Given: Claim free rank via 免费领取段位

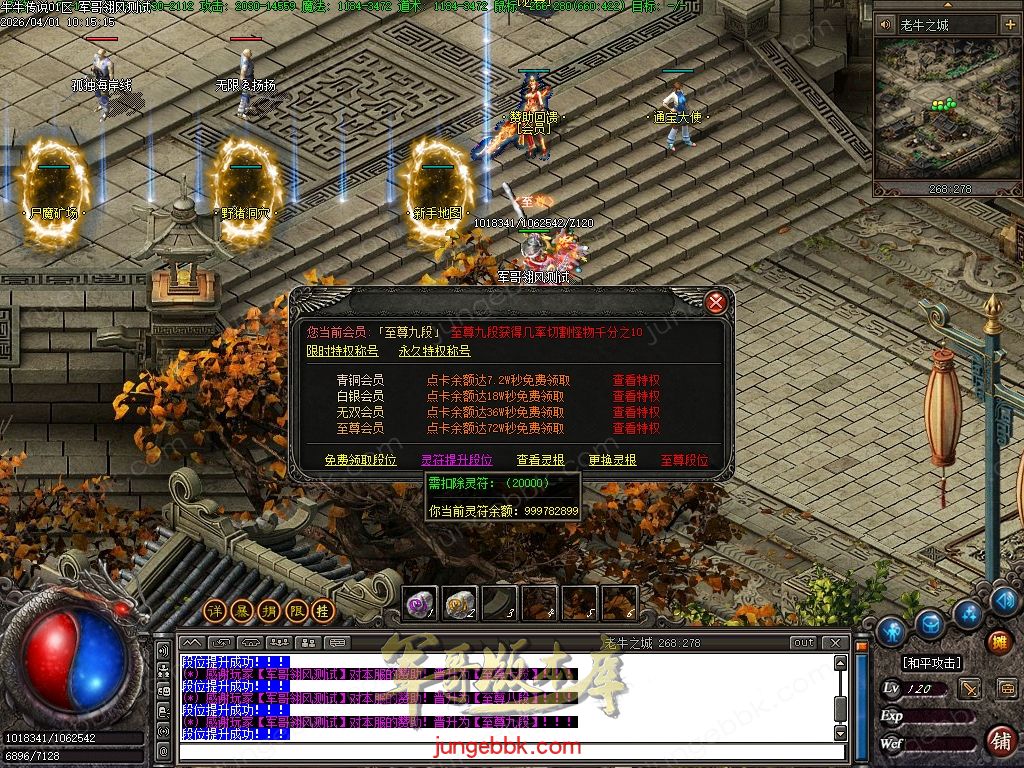Looking at the screenshot, I should tap(360, 460).
